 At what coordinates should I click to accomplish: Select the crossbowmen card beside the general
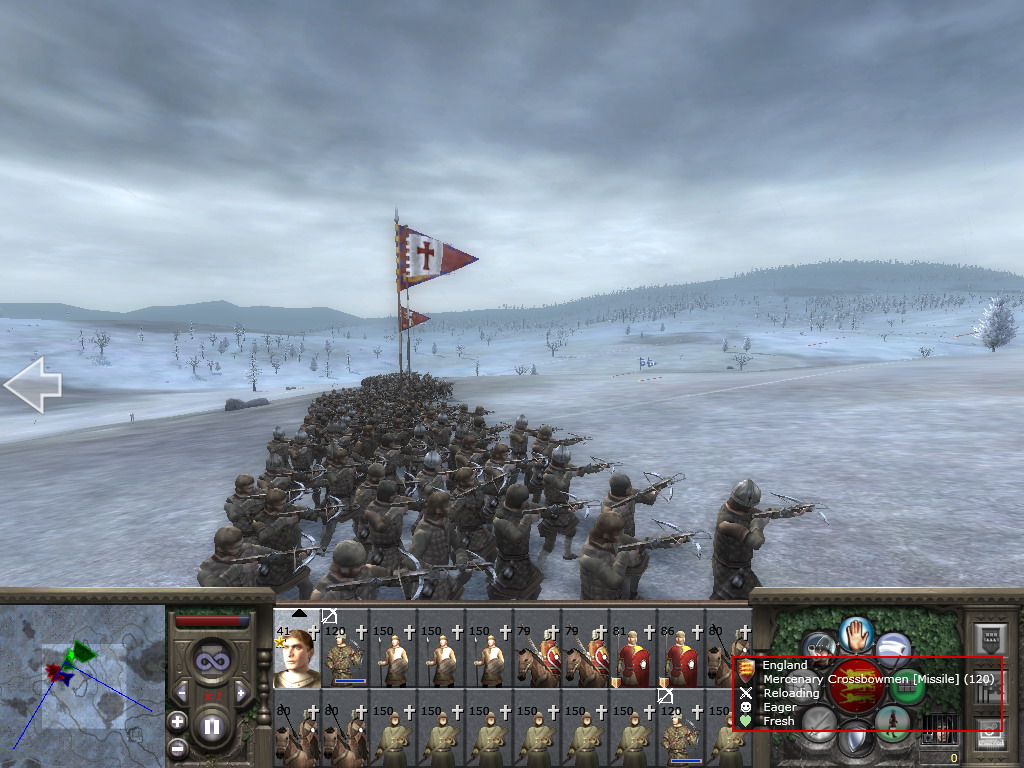tap(346, 657)
